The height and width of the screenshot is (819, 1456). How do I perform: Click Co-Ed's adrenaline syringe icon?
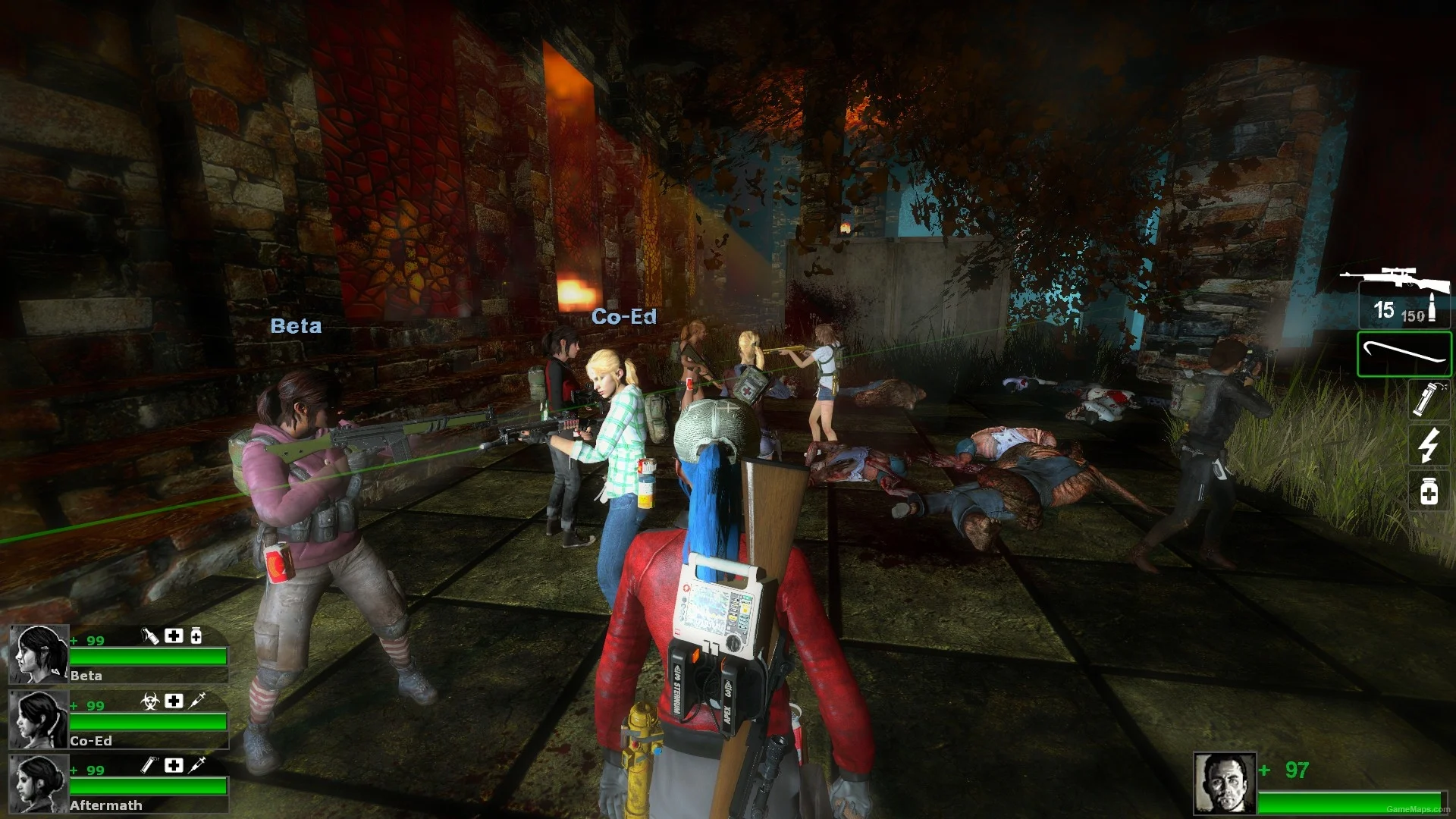[197, 701]
